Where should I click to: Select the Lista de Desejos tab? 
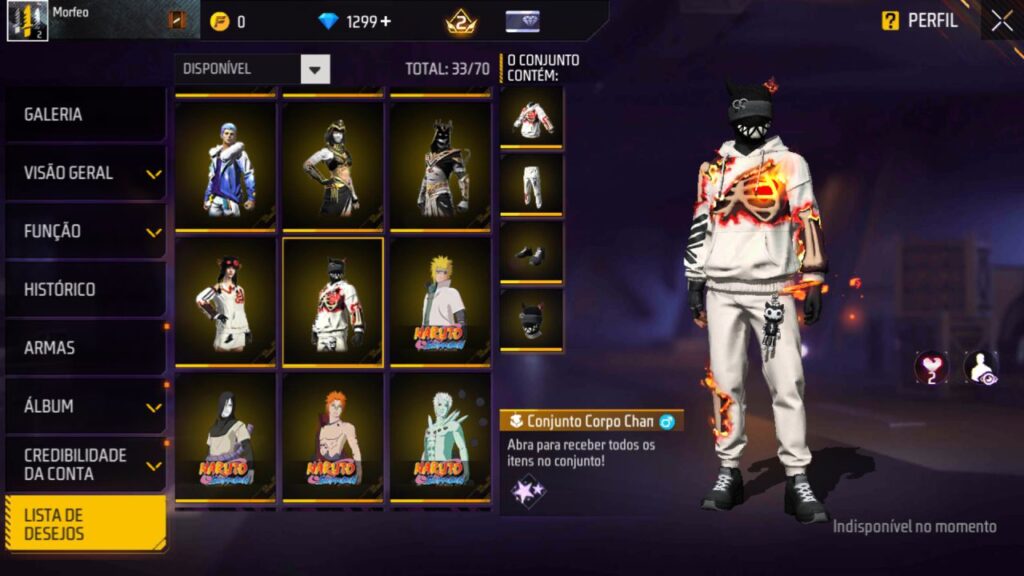tap(84, 523)
